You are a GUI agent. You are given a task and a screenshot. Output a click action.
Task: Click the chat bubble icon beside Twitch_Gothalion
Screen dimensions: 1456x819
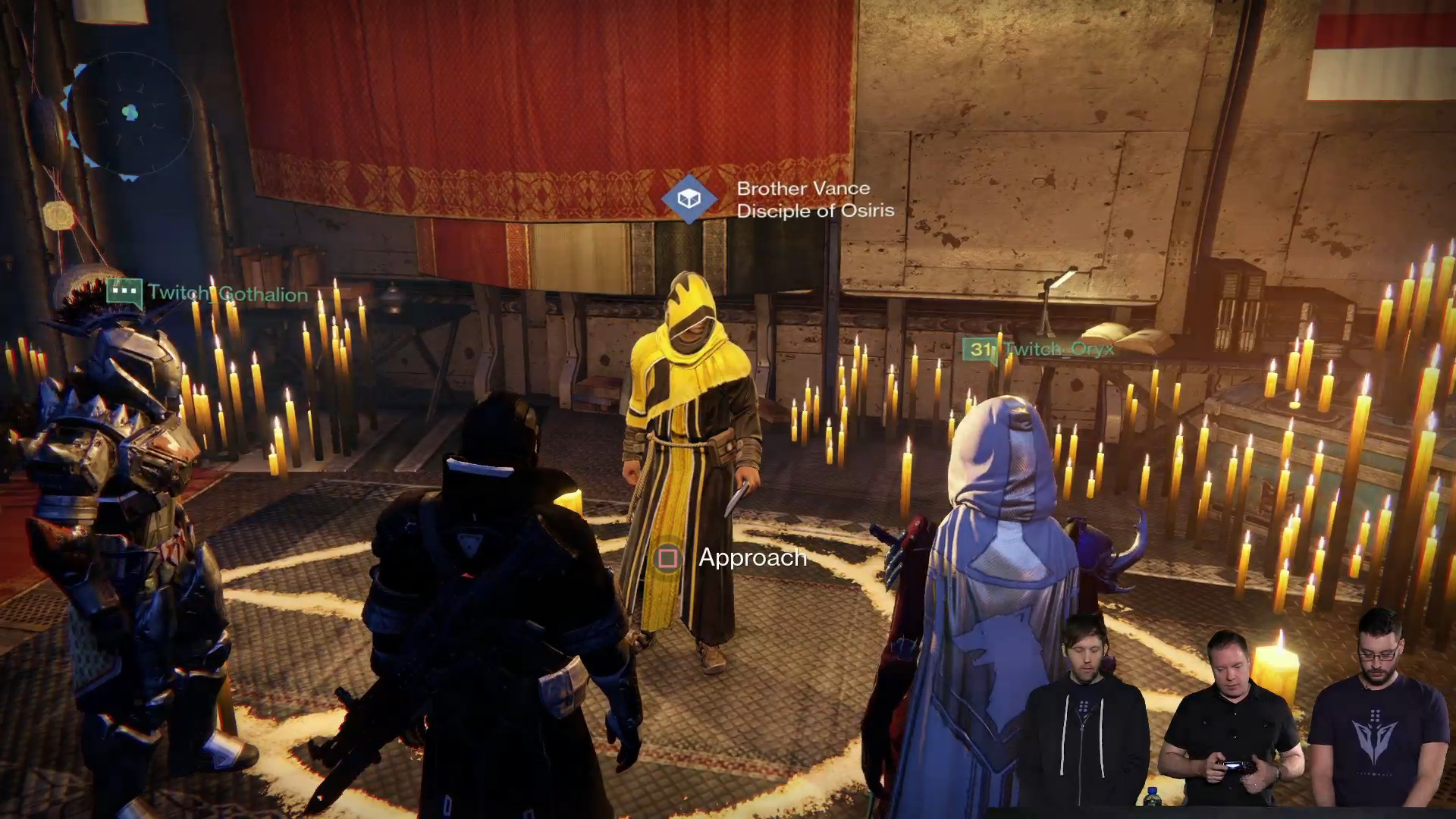click(124, 292)
